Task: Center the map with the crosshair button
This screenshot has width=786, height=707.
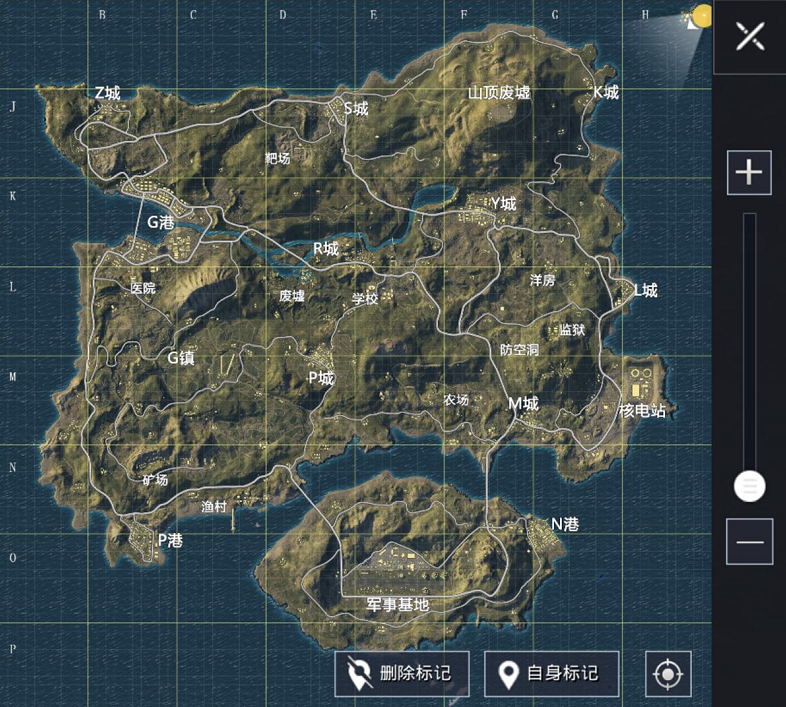Action: 668,675
